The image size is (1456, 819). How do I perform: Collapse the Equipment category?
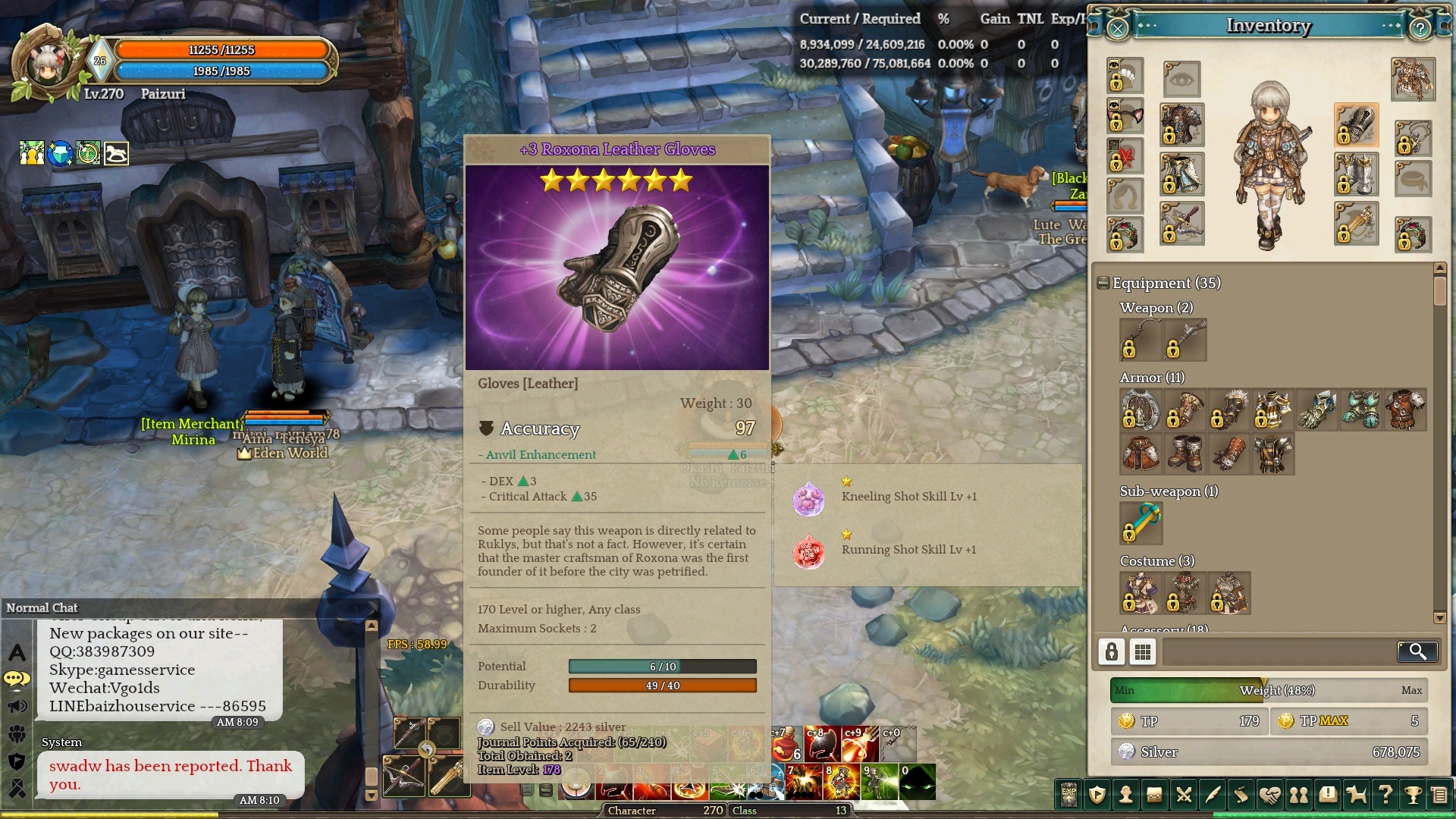[1103, 283]
